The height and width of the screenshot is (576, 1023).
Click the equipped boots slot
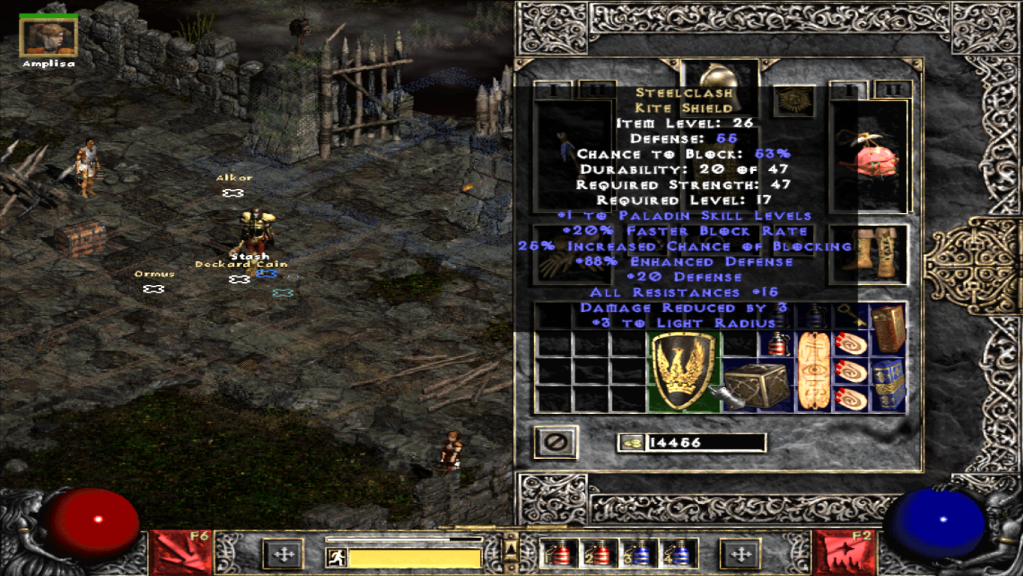click(868, 251)
